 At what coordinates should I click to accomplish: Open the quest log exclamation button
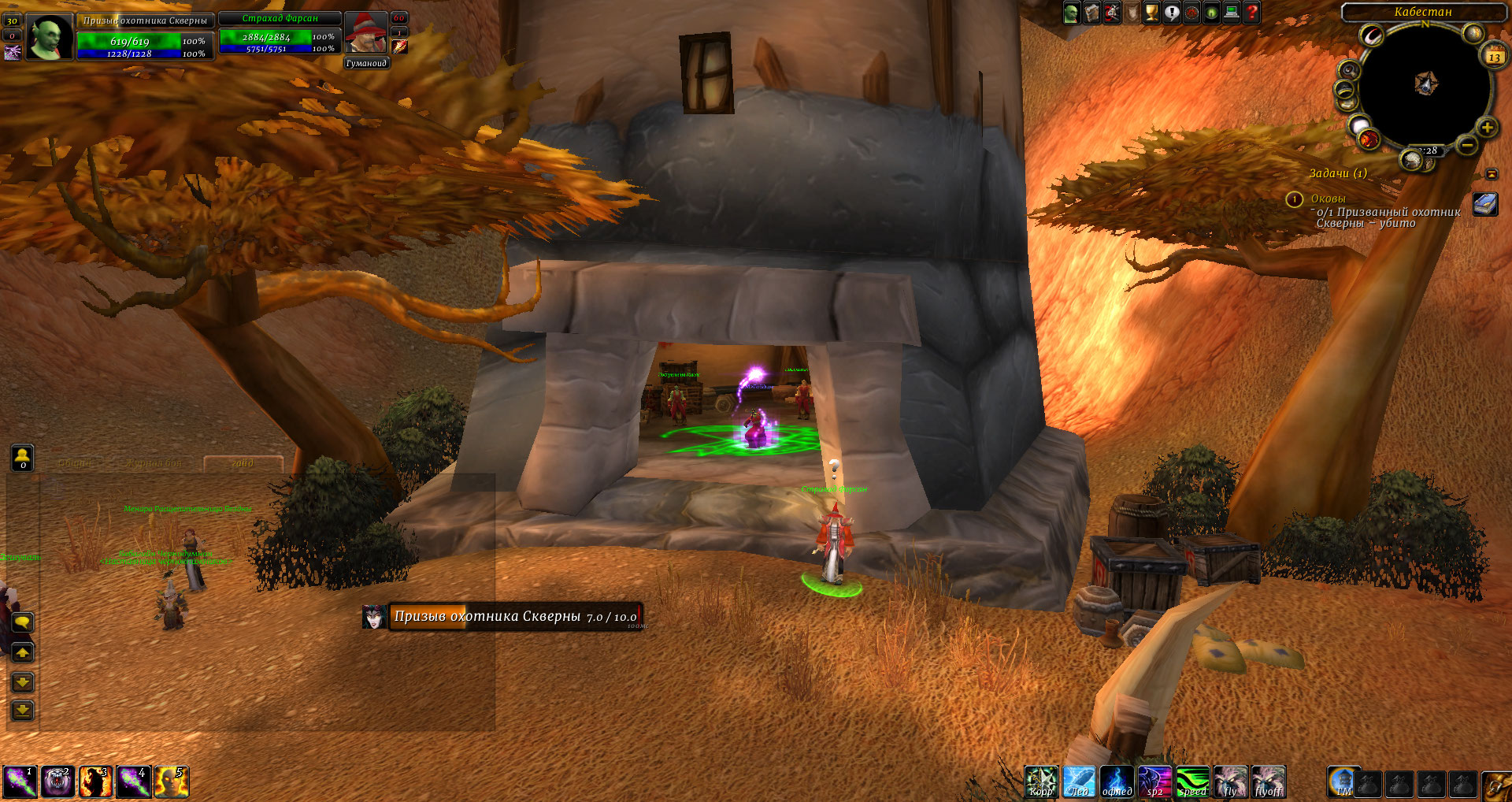[1172, 13]
